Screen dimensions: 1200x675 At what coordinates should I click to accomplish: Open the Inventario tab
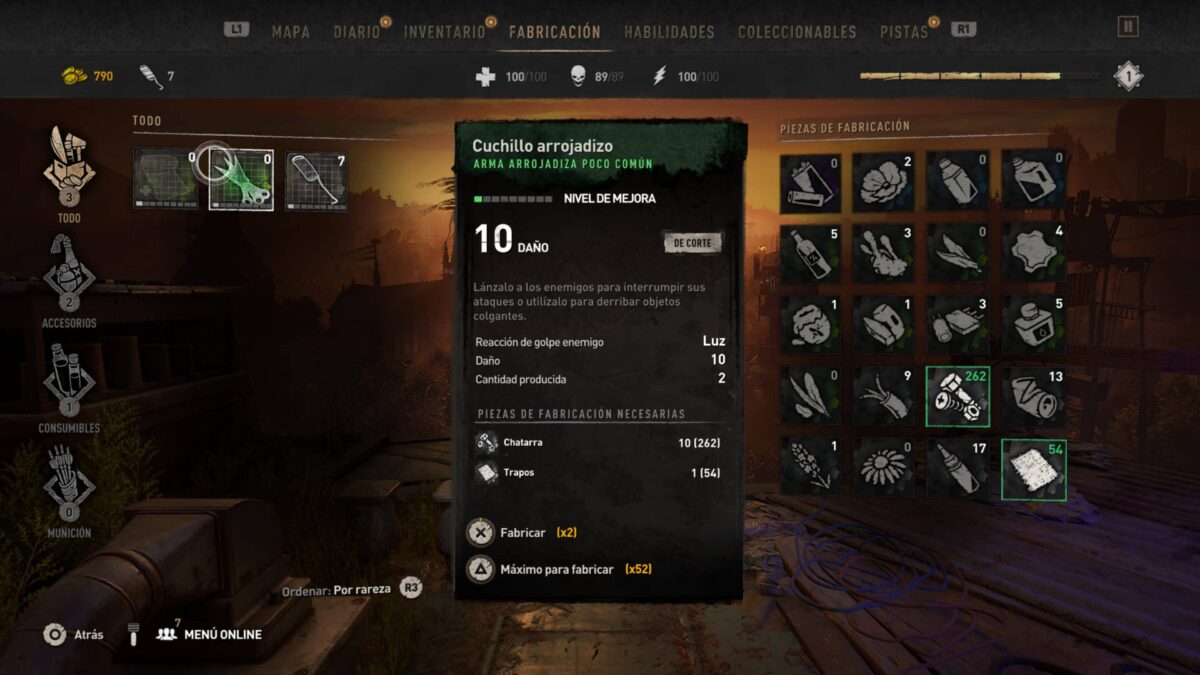coord(444,32)
